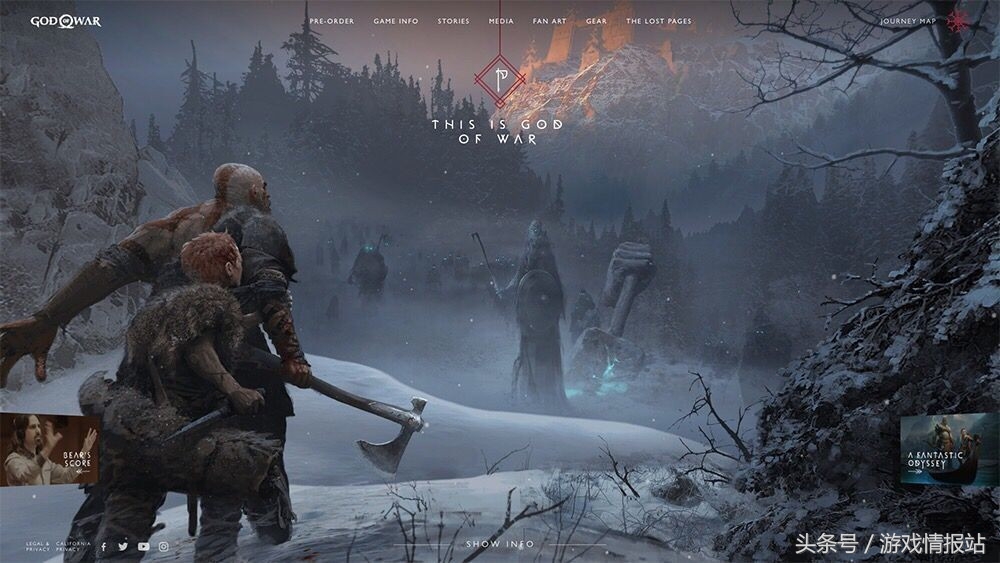Go to Game Info
Screen dimensions: 1000x563
tap(396, 21)
